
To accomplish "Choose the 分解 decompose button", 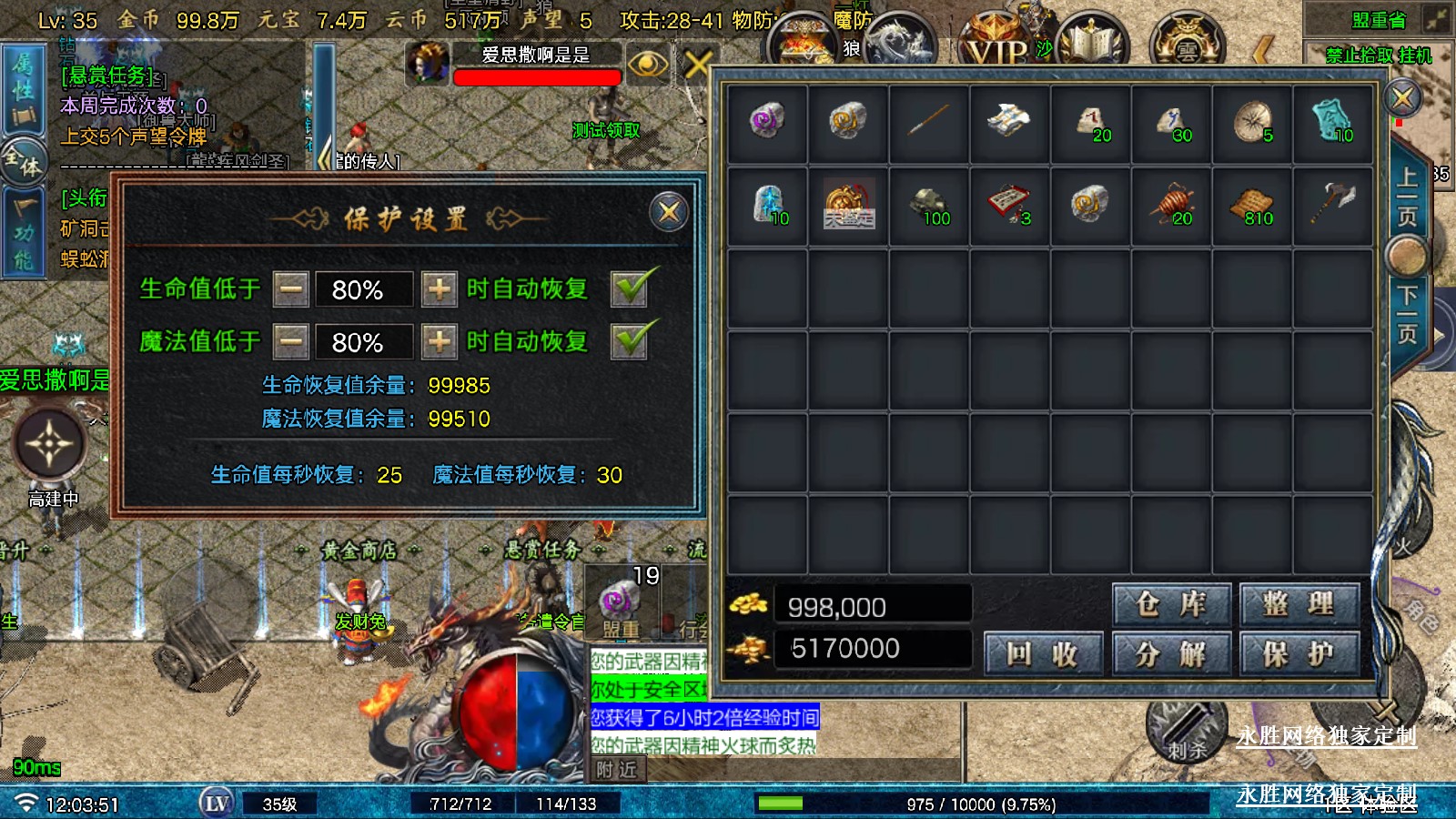I will coord(1171,652).
